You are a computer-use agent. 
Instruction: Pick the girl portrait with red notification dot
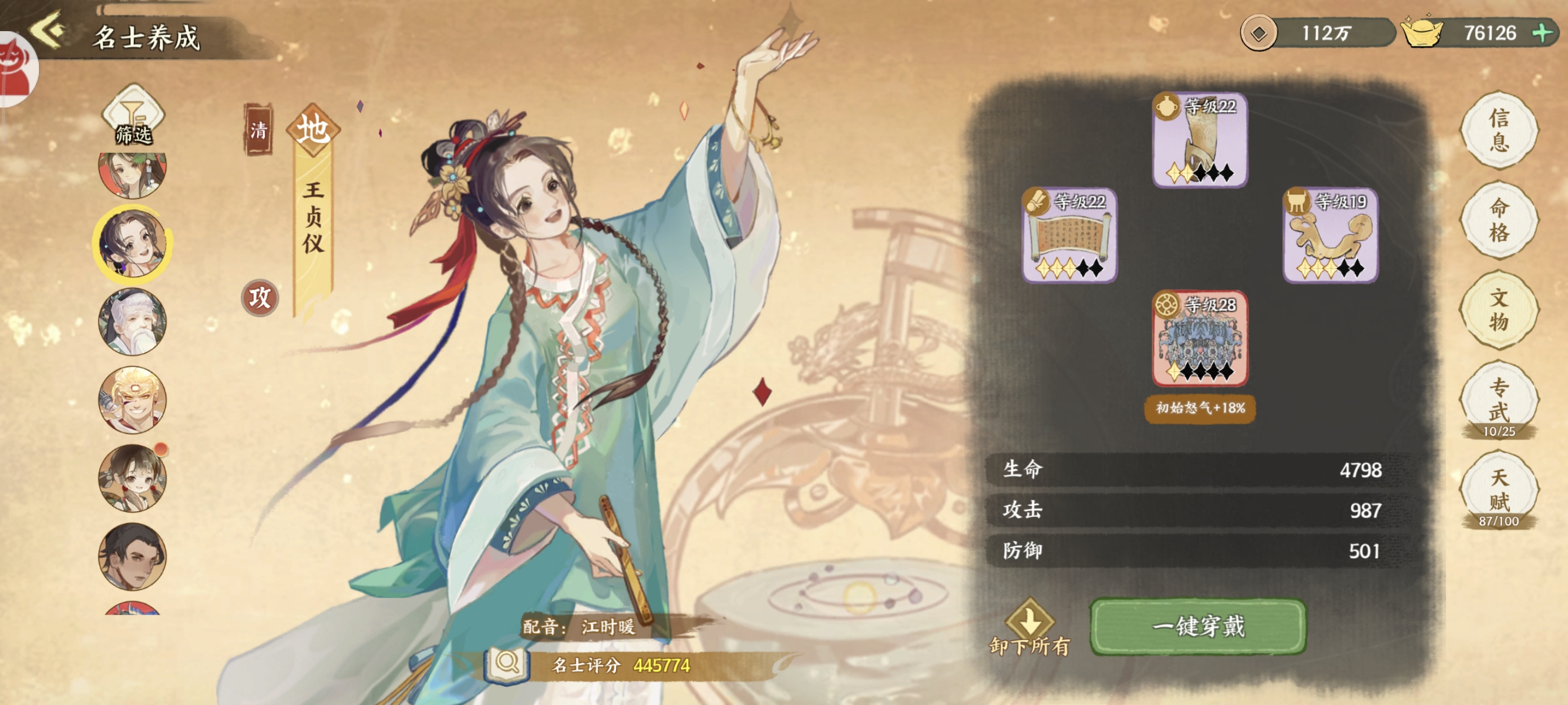pos(132,478)
